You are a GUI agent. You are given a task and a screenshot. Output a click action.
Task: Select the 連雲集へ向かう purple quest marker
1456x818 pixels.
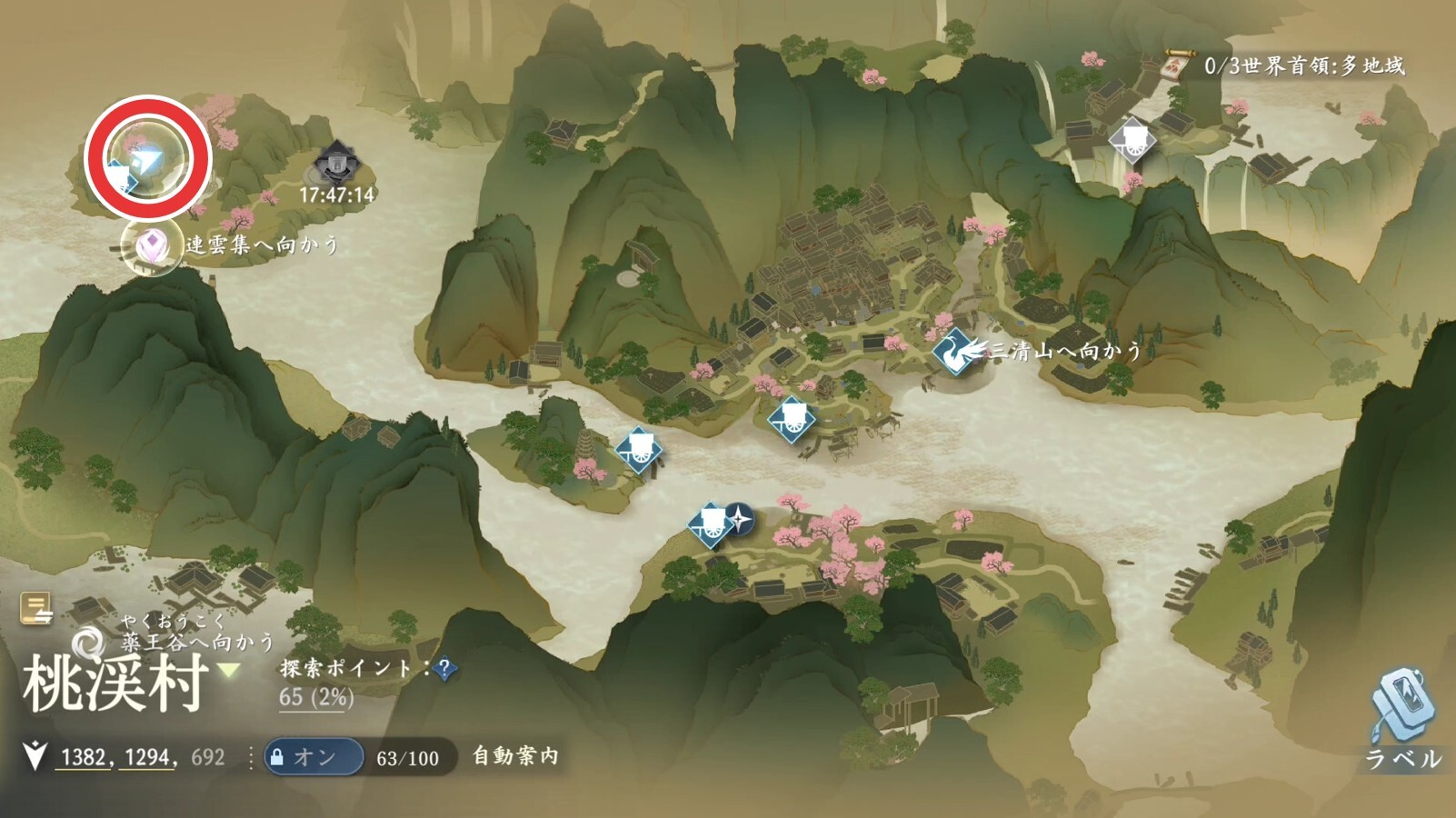[151, 245]
